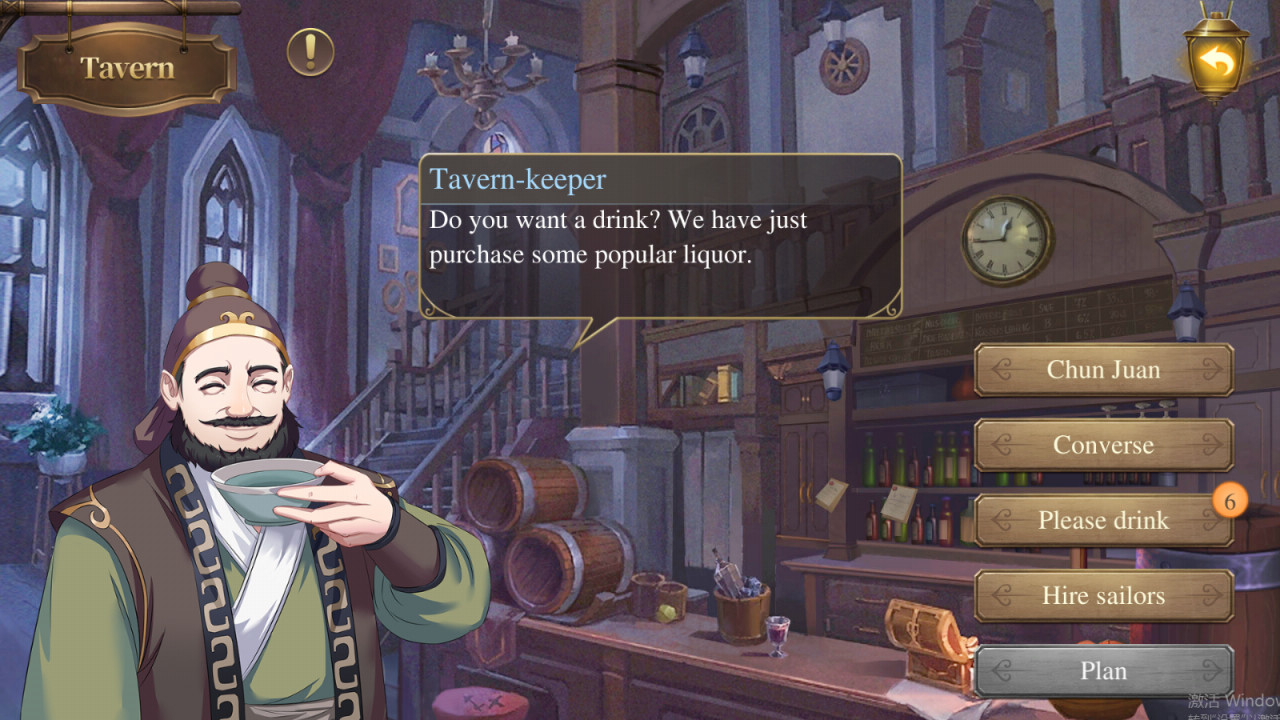Open the Plan screen
Image resolution: width=1280 pixels, height=720 pixels.
pyautogui.click(x=1103, y=671)
